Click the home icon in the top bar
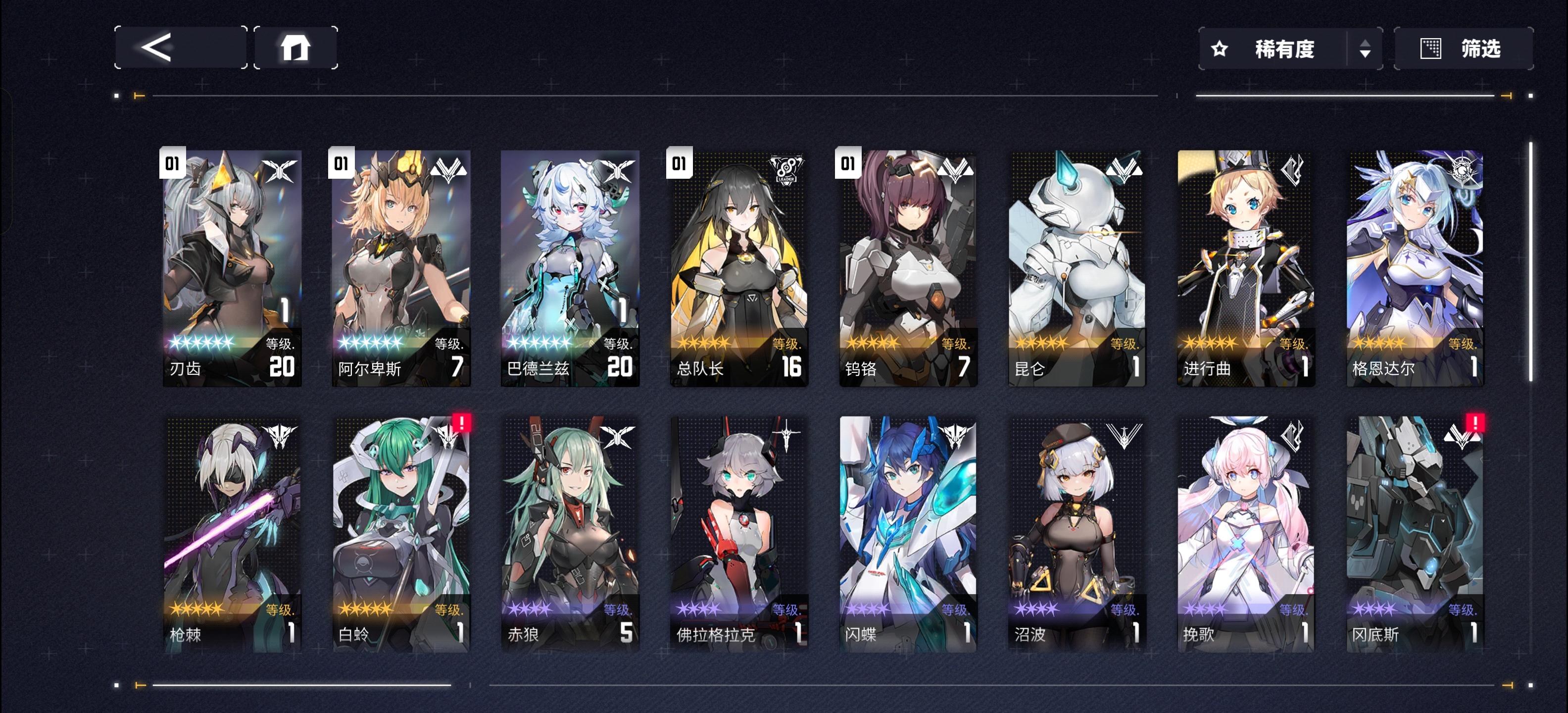 point(296,49)
